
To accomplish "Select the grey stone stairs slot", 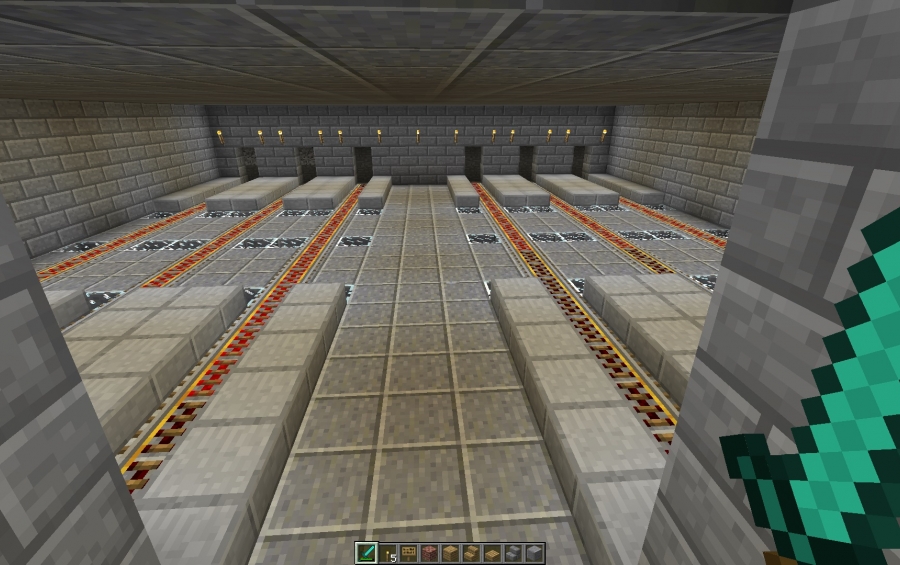I will coord(513,553).
